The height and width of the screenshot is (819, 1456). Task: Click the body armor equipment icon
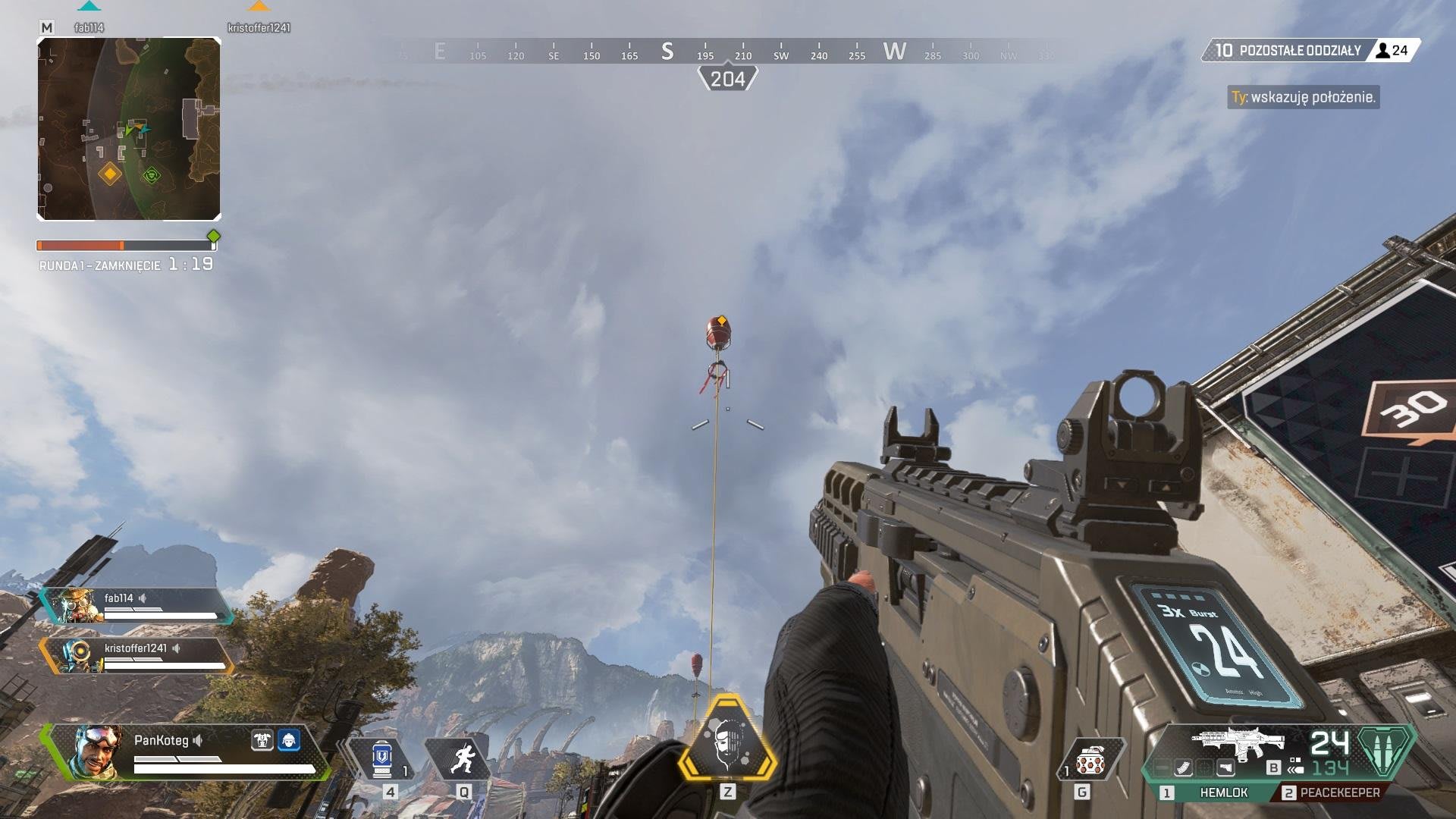(x=262, y=740)
